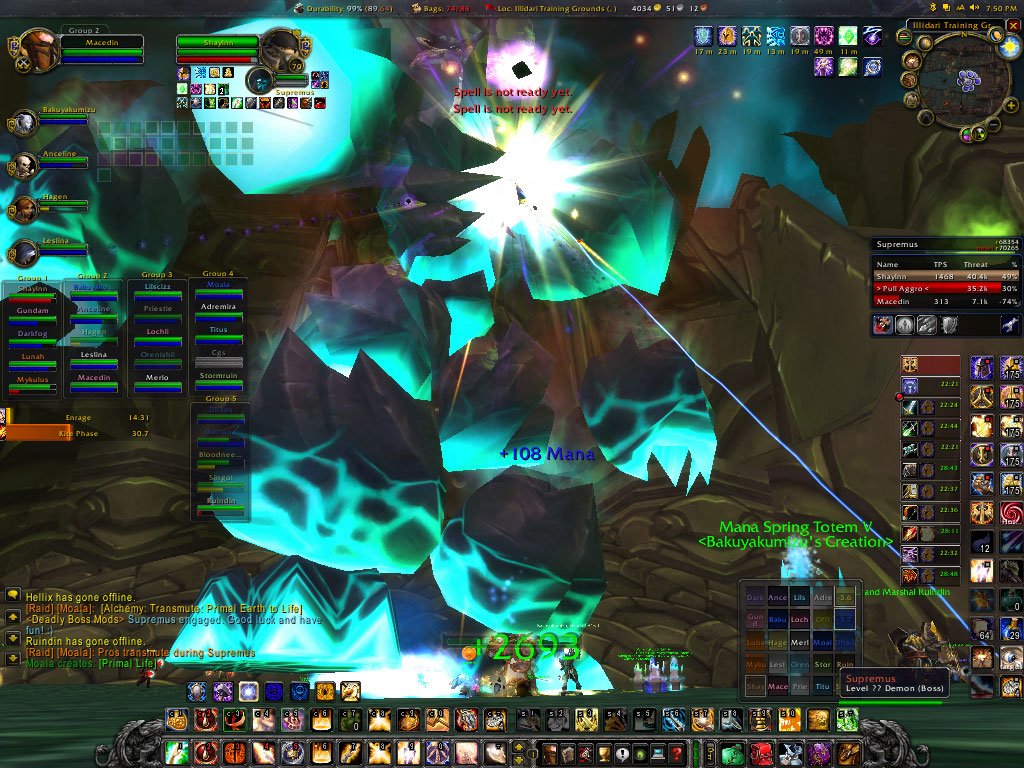Open the red backpack bag slot

click(x=762, y=753)
